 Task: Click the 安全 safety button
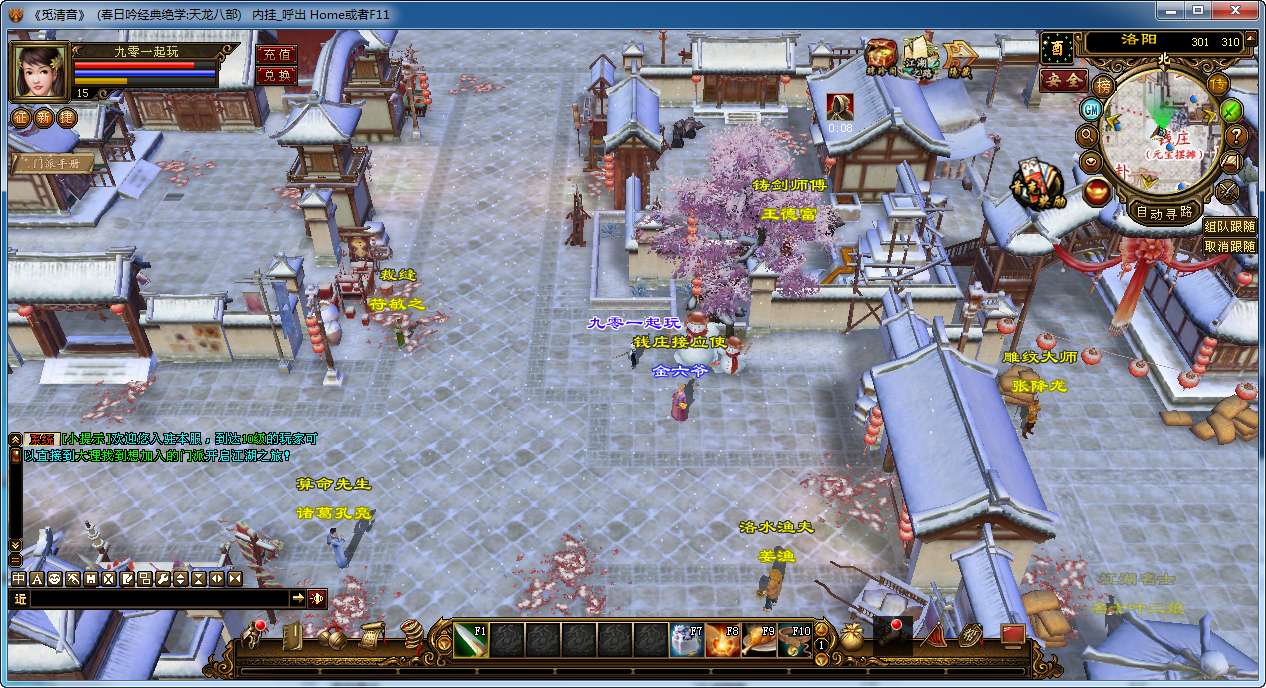[x=1063, y=80]
